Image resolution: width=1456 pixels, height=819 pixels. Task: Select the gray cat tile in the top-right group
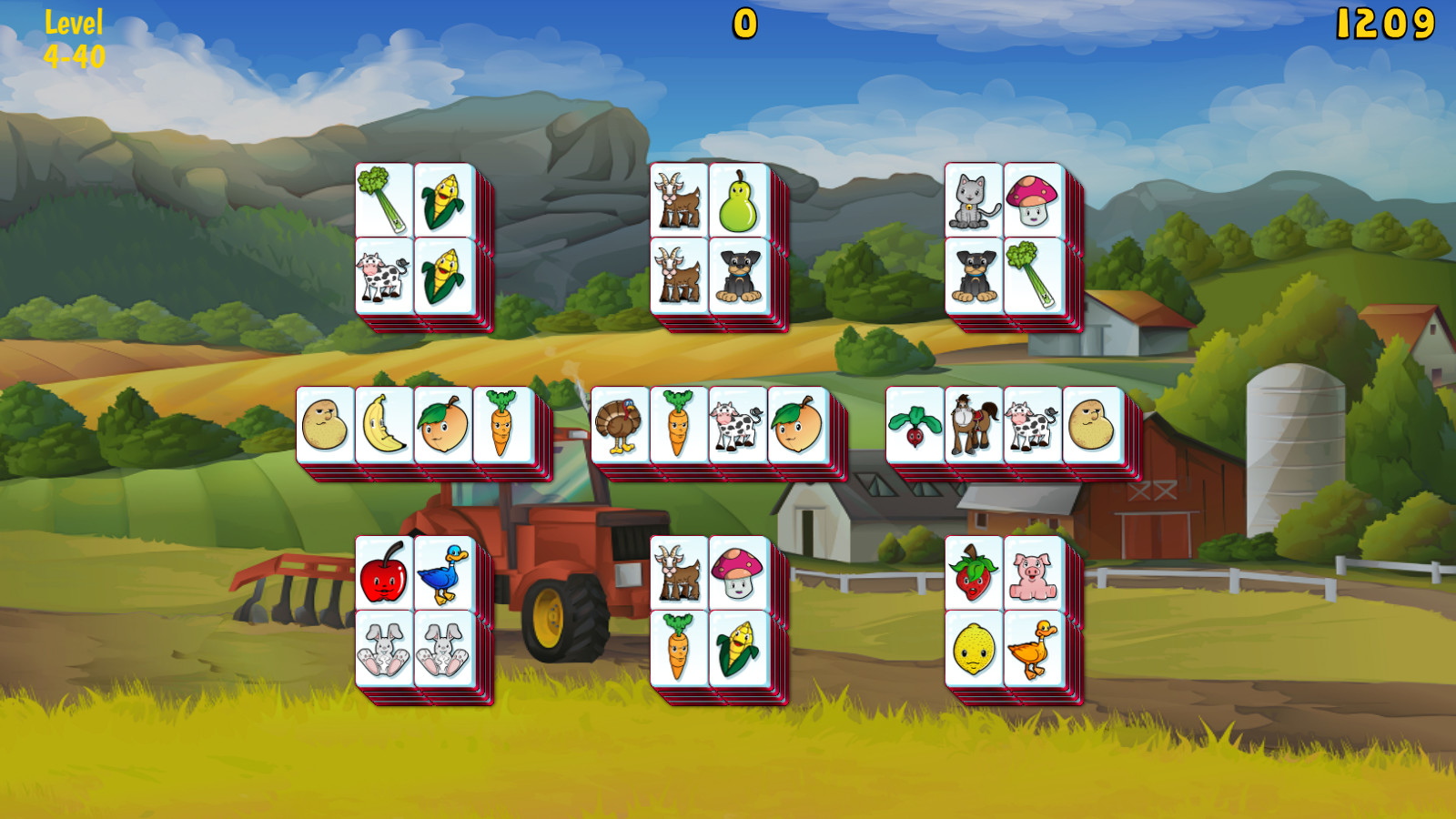pyautogui.click(x=973, y=200)
